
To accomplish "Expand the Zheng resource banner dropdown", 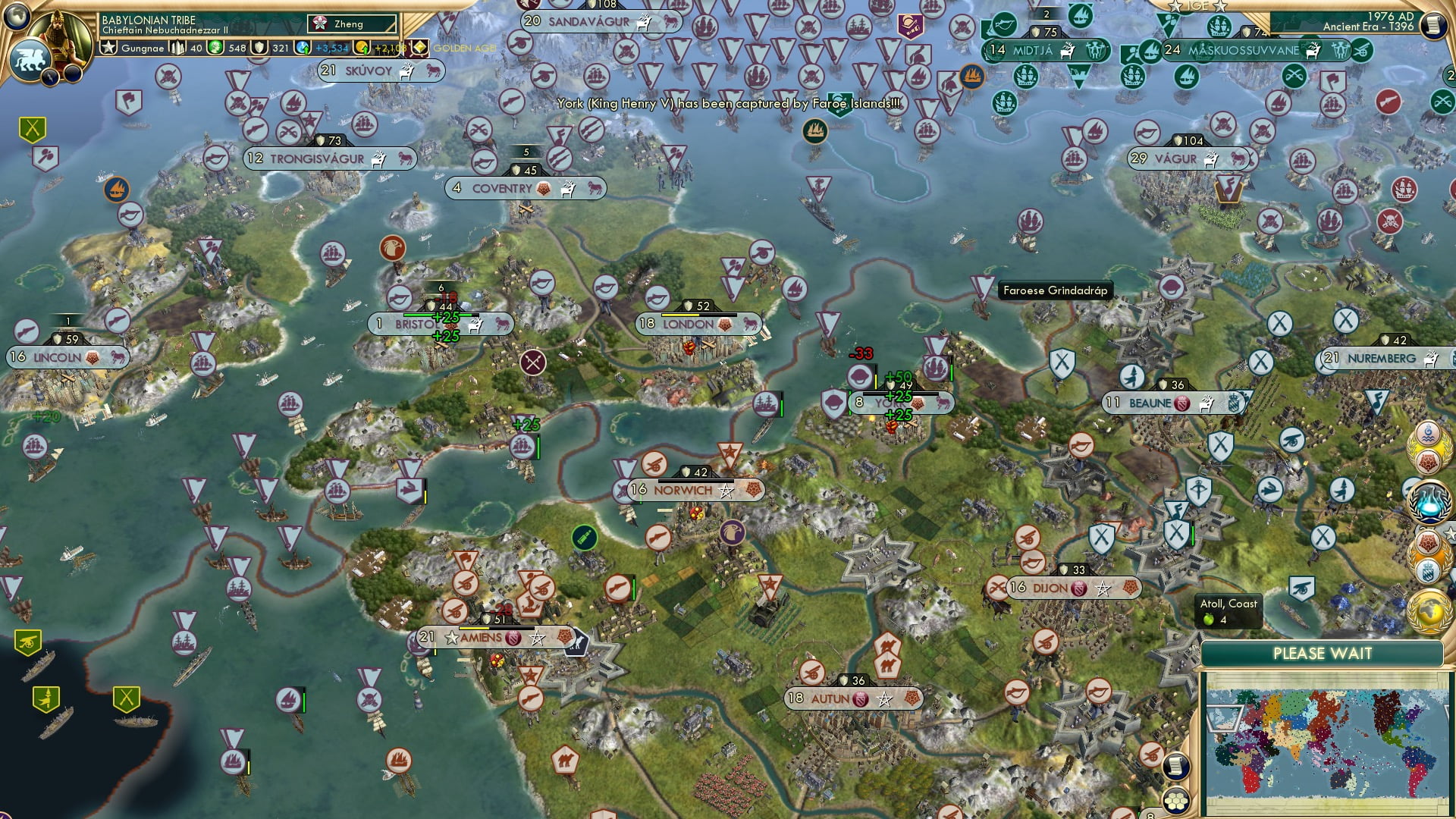I will [352, 24].
